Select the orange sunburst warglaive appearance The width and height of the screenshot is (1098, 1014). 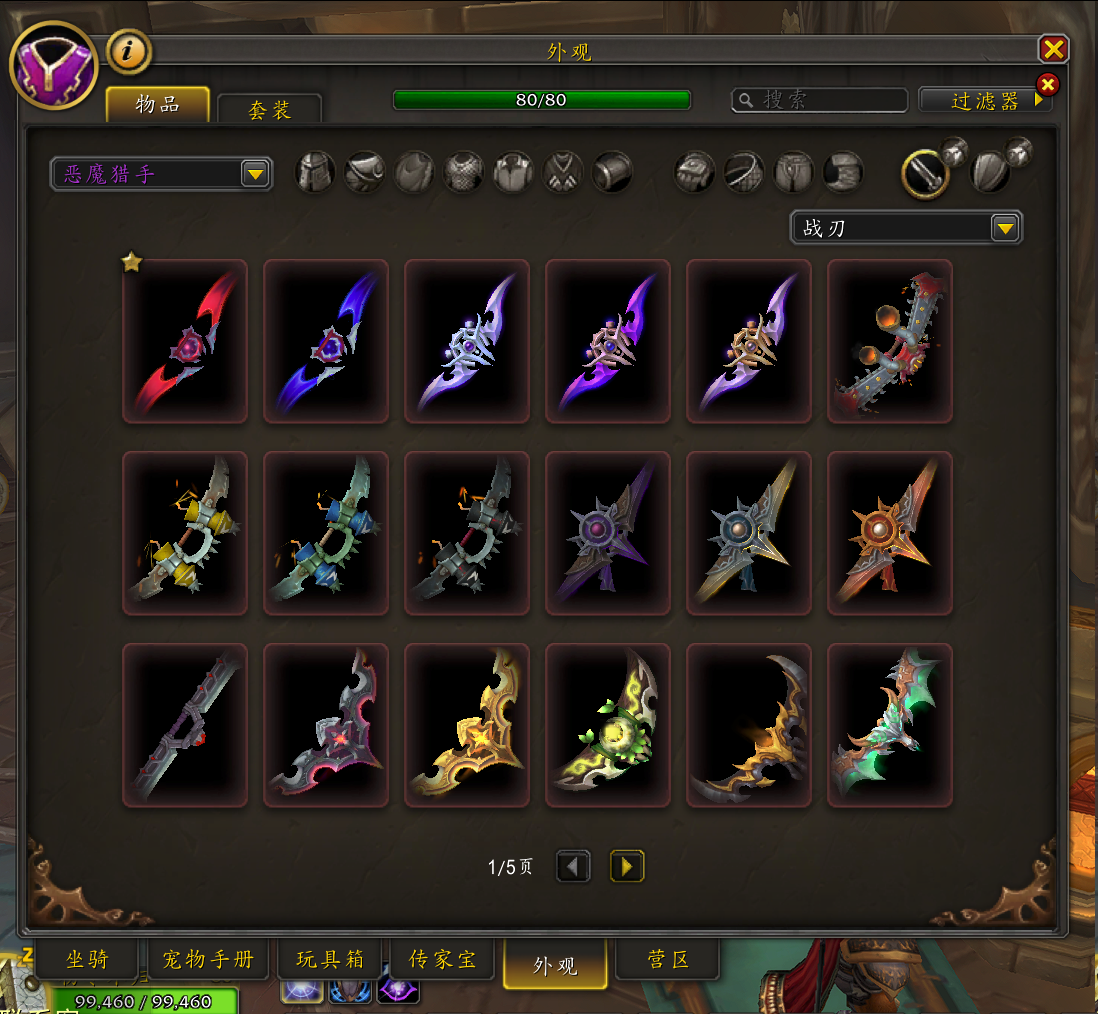tap(890, 533)
